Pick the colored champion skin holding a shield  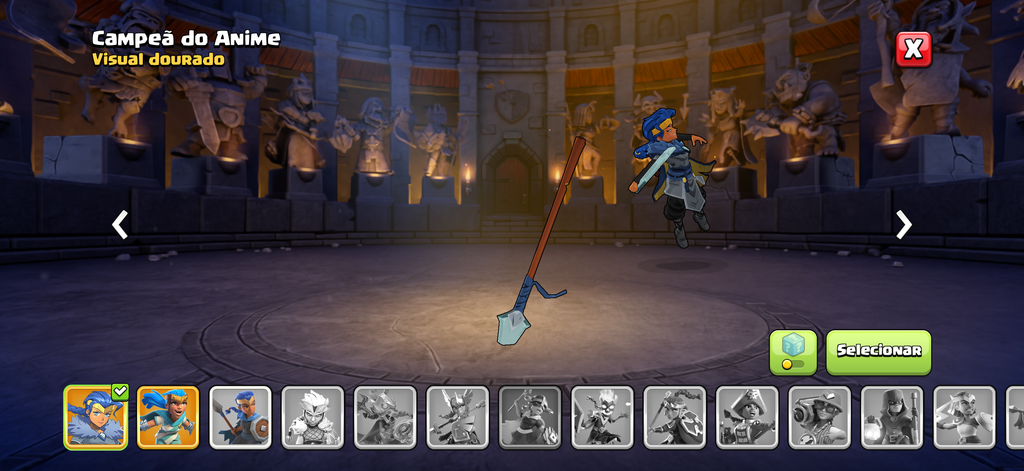click(x=240, y=417)
